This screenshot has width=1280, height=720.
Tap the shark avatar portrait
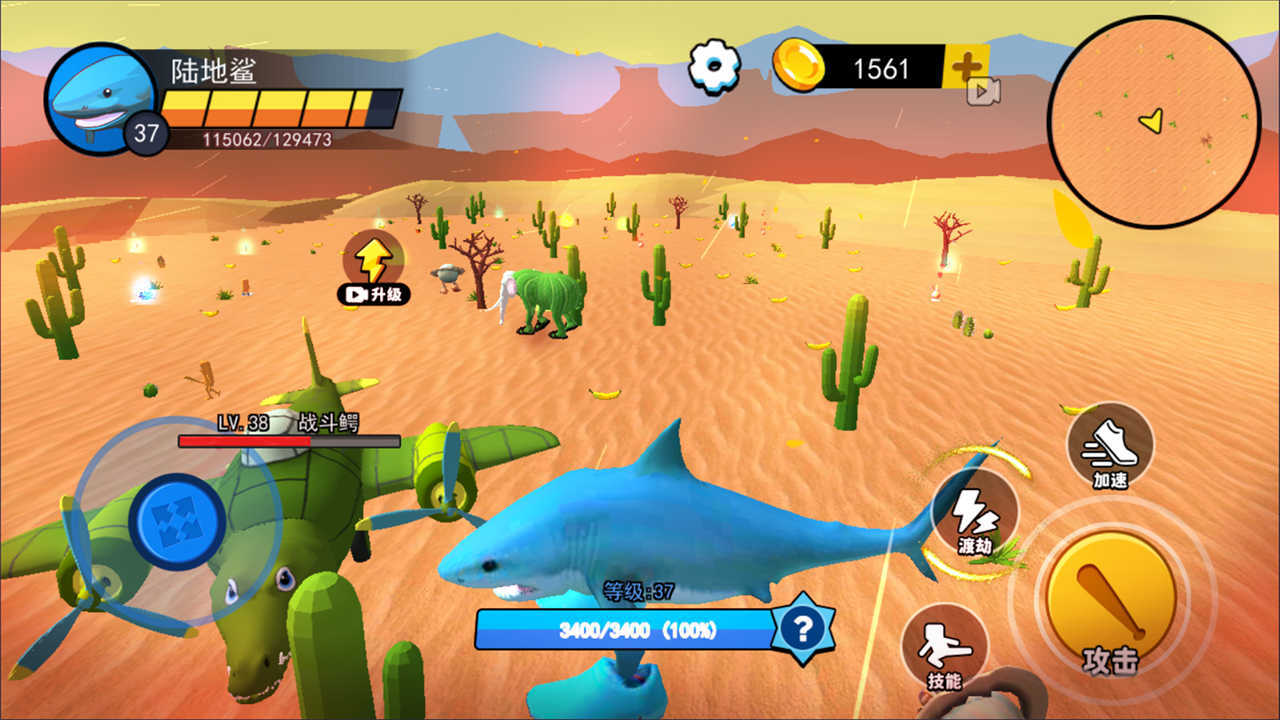[99, 97]
